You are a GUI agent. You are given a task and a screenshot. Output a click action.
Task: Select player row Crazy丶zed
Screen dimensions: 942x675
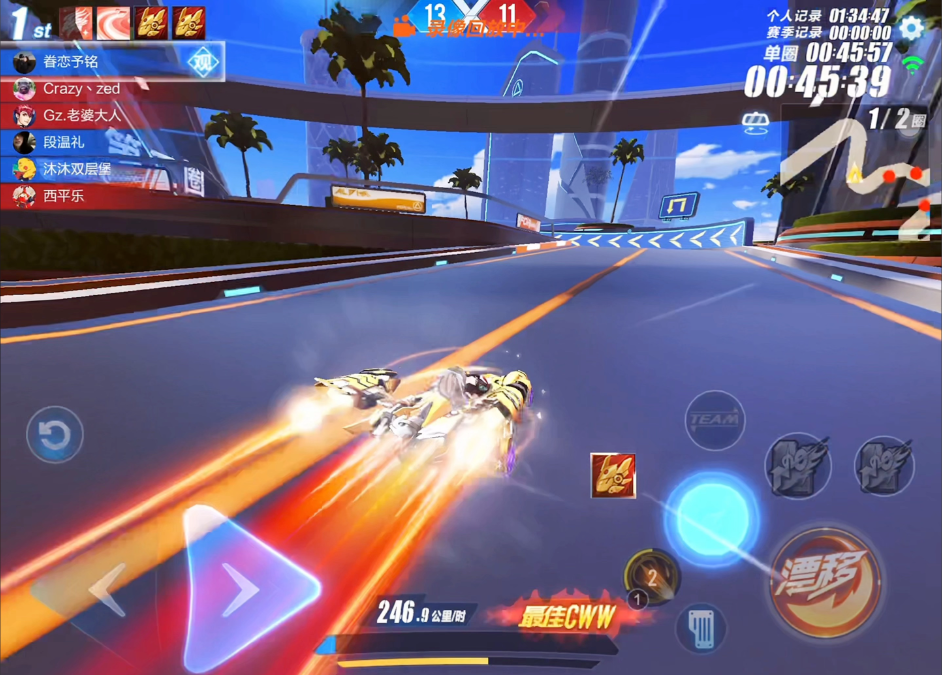pyautogui.click(x=81, y=89)
